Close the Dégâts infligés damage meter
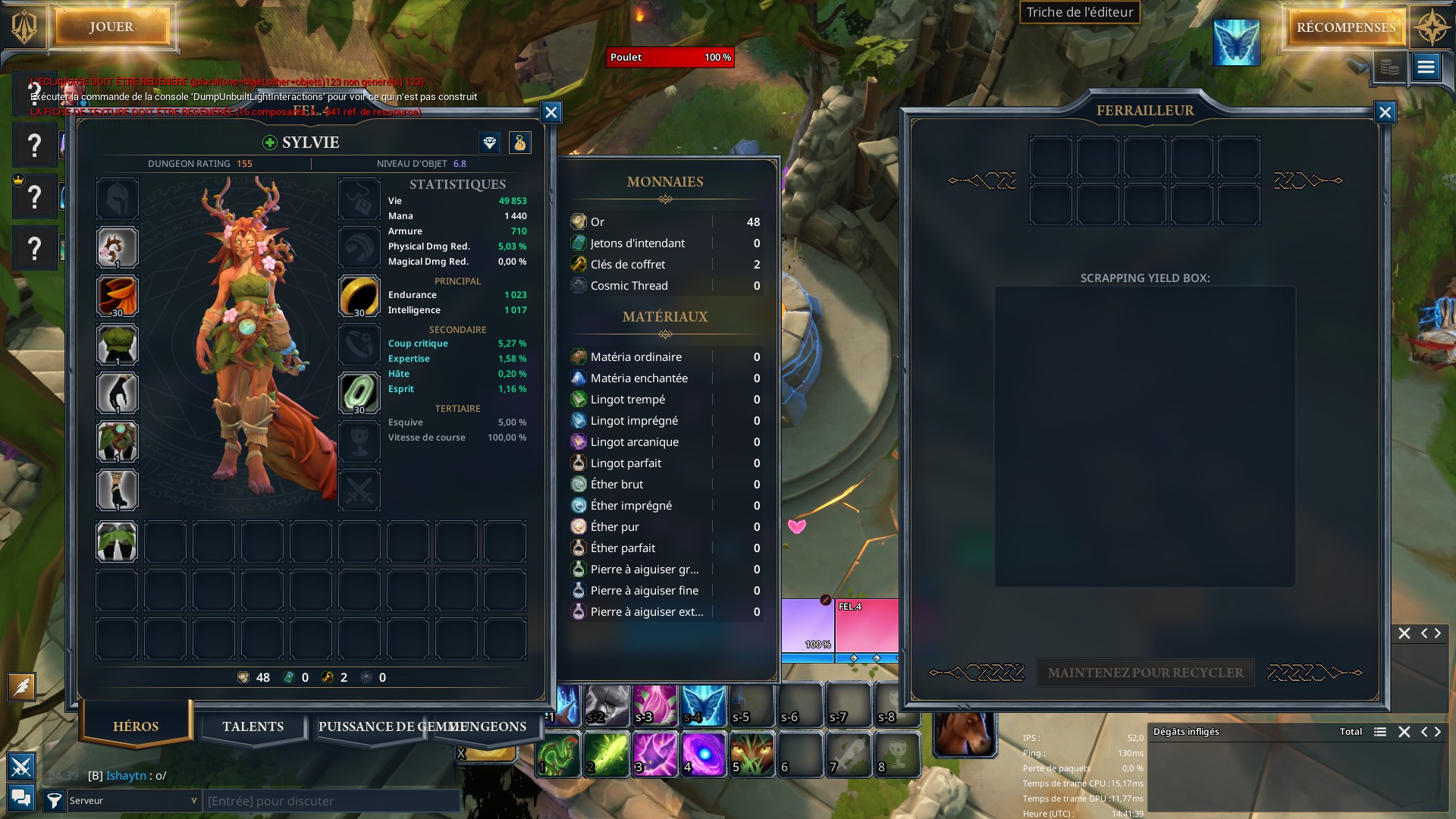 [x=1404, y=732]
